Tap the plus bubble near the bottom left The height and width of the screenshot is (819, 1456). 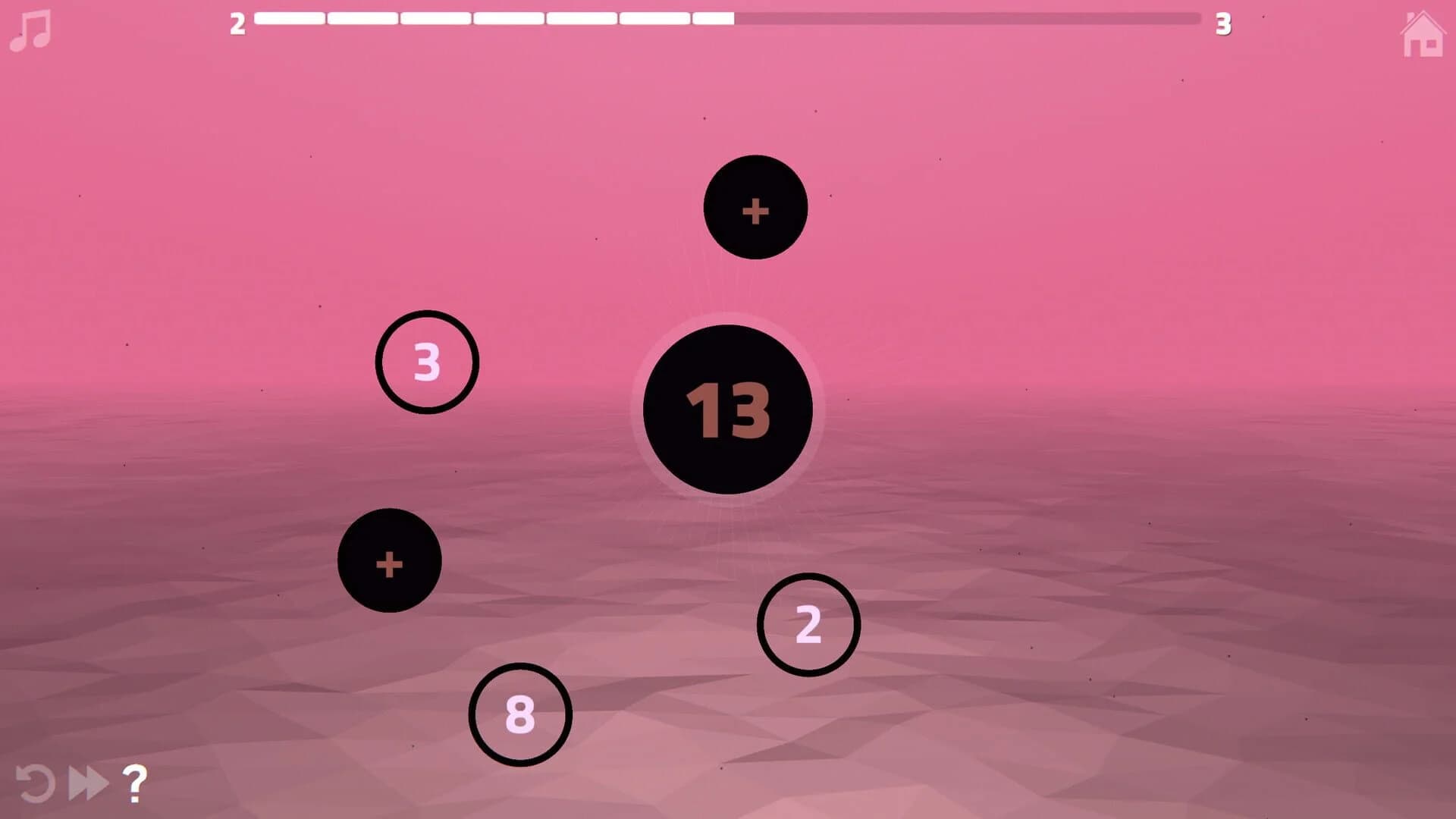pos(389,561)
